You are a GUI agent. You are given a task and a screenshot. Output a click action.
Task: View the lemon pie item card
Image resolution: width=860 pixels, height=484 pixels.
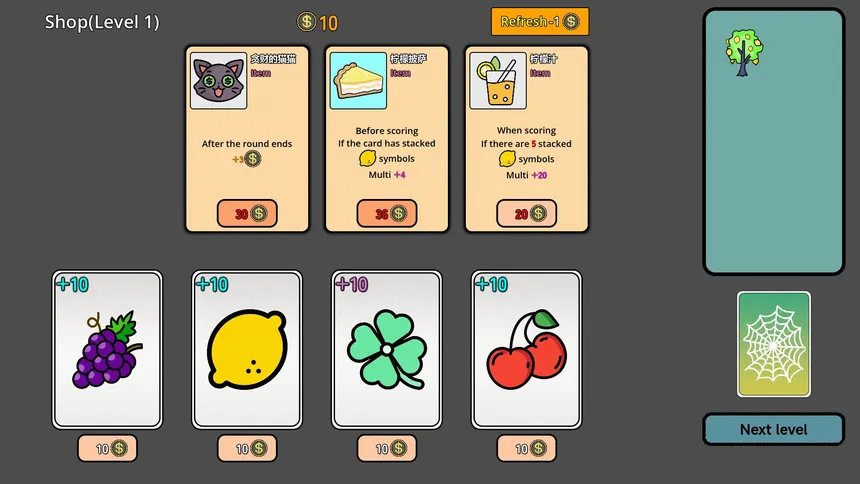pos(387,130)
